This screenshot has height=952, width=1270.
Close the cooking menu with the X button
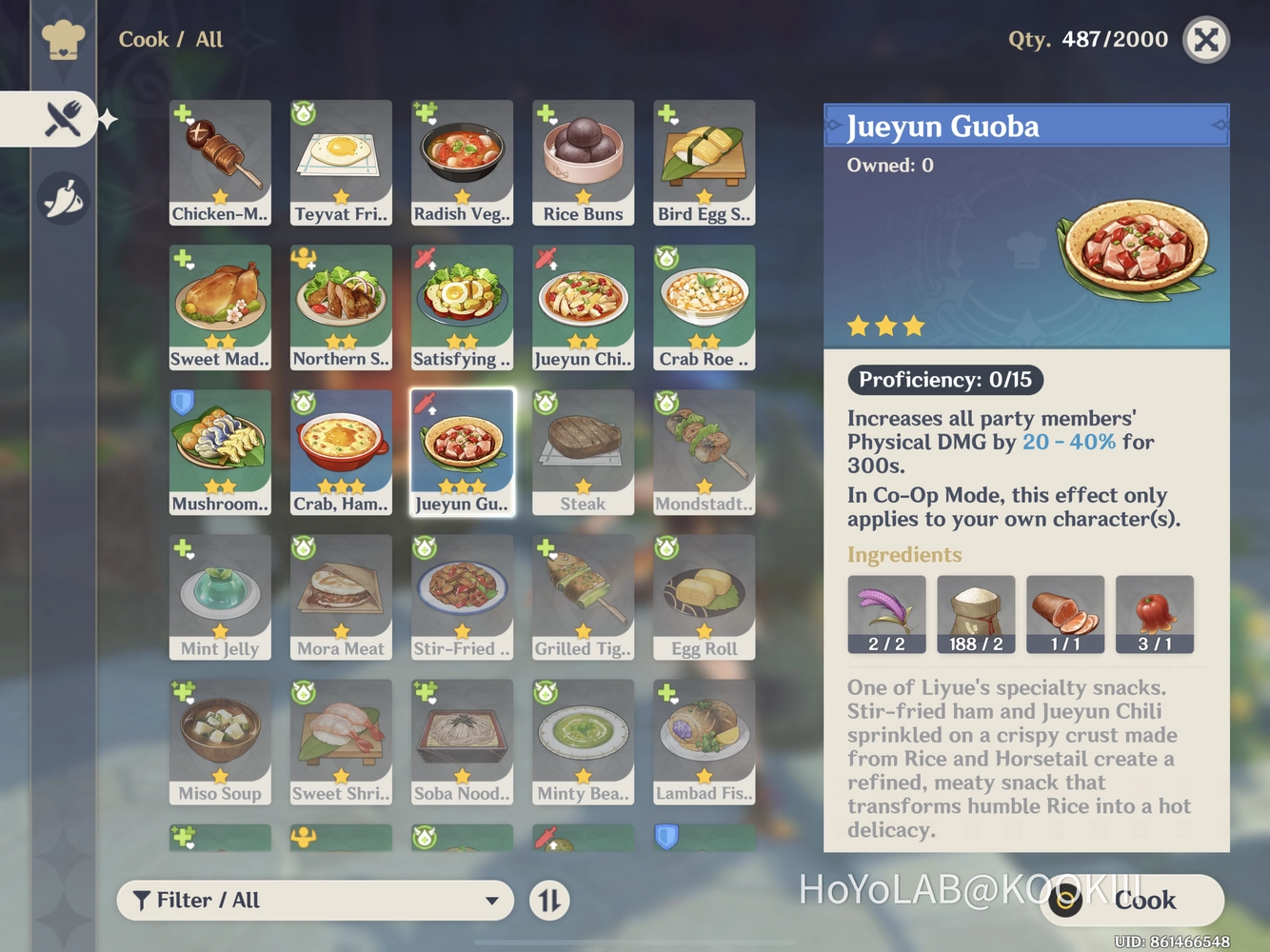tap(1206, 40)
